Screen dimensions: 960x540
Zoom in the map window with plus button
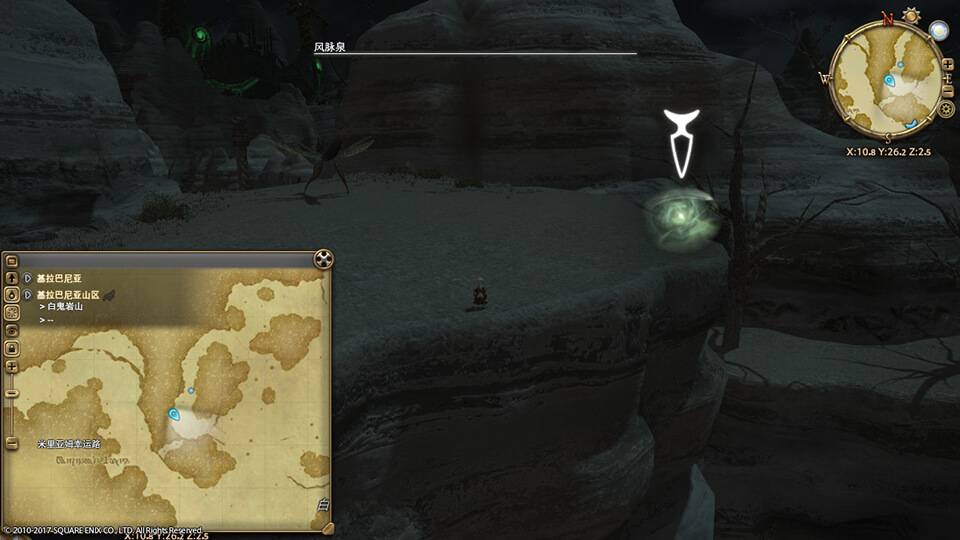[12, 366]
